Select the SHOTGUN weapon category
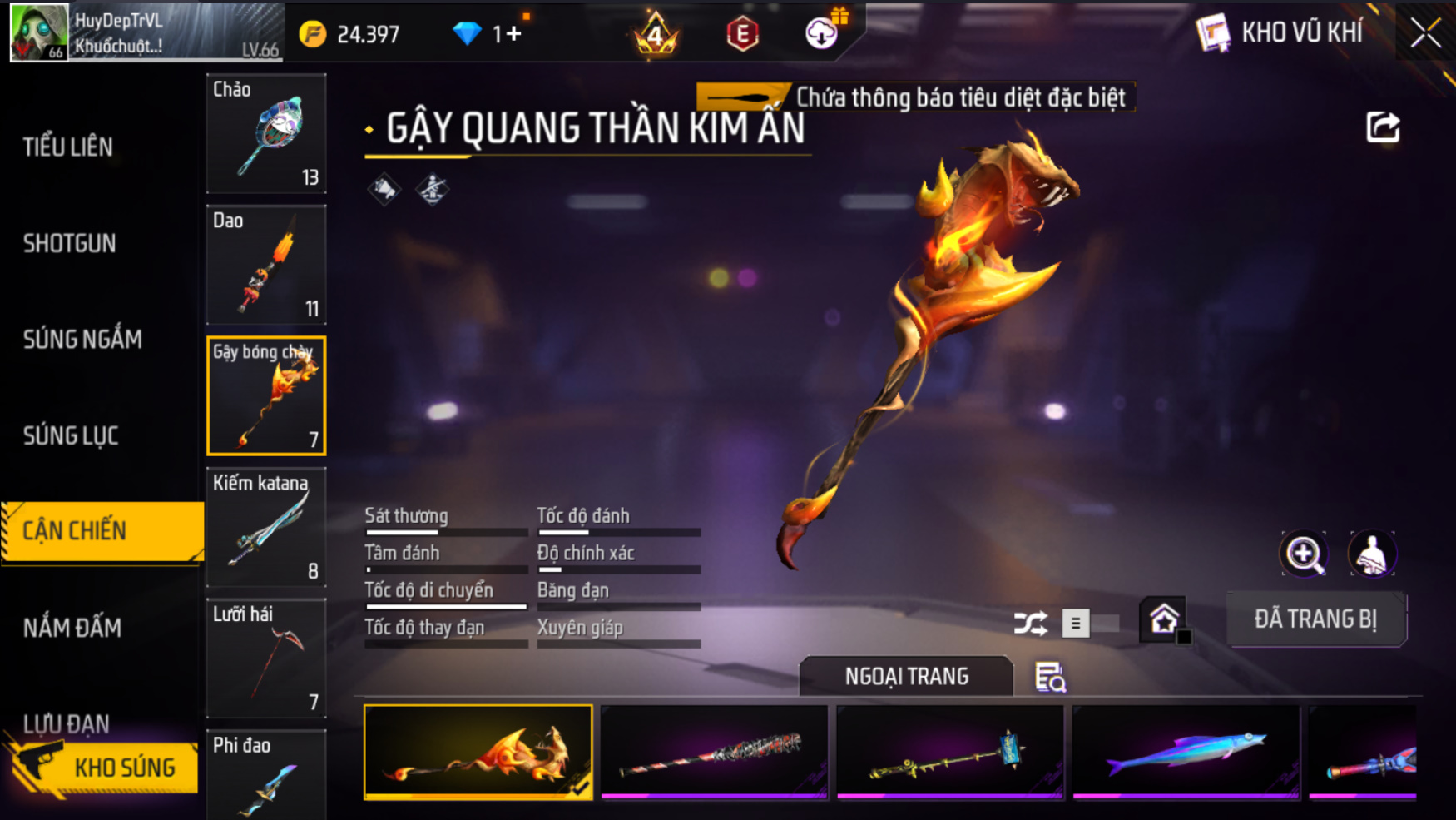The width and height of the screenshot is (1456, 820). [x=70, y=243]
